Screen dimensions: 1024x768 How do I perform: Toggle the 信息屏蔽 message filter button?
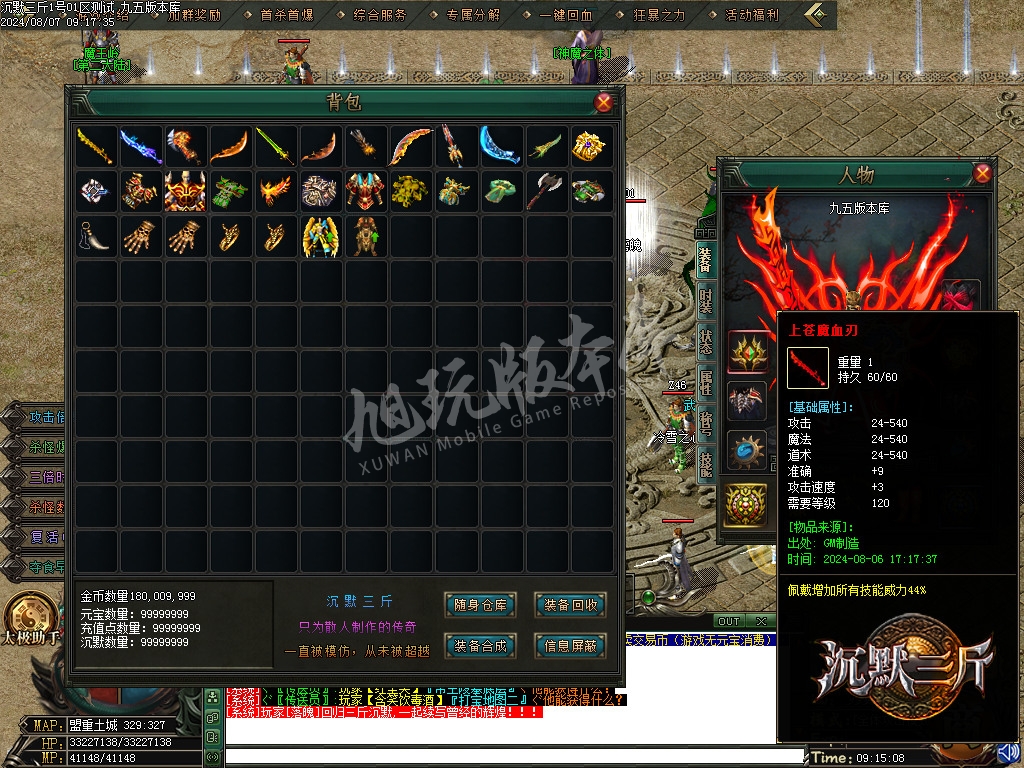571,646
